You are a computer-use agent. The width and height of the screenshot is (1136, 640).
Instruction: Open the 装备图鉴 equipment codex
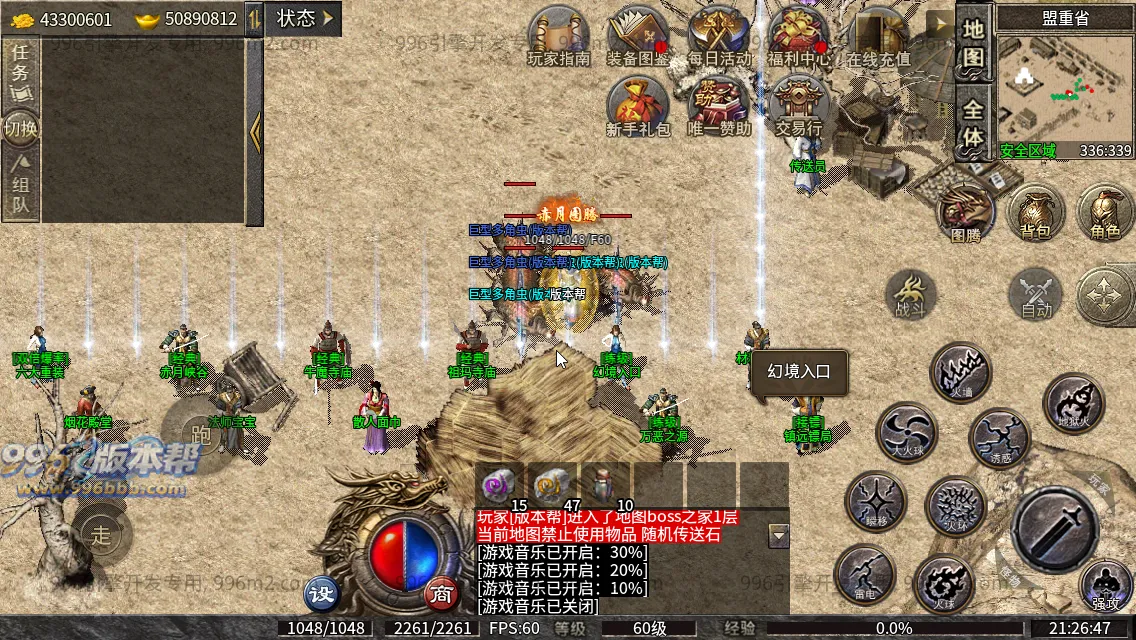(x=639, y=36)
